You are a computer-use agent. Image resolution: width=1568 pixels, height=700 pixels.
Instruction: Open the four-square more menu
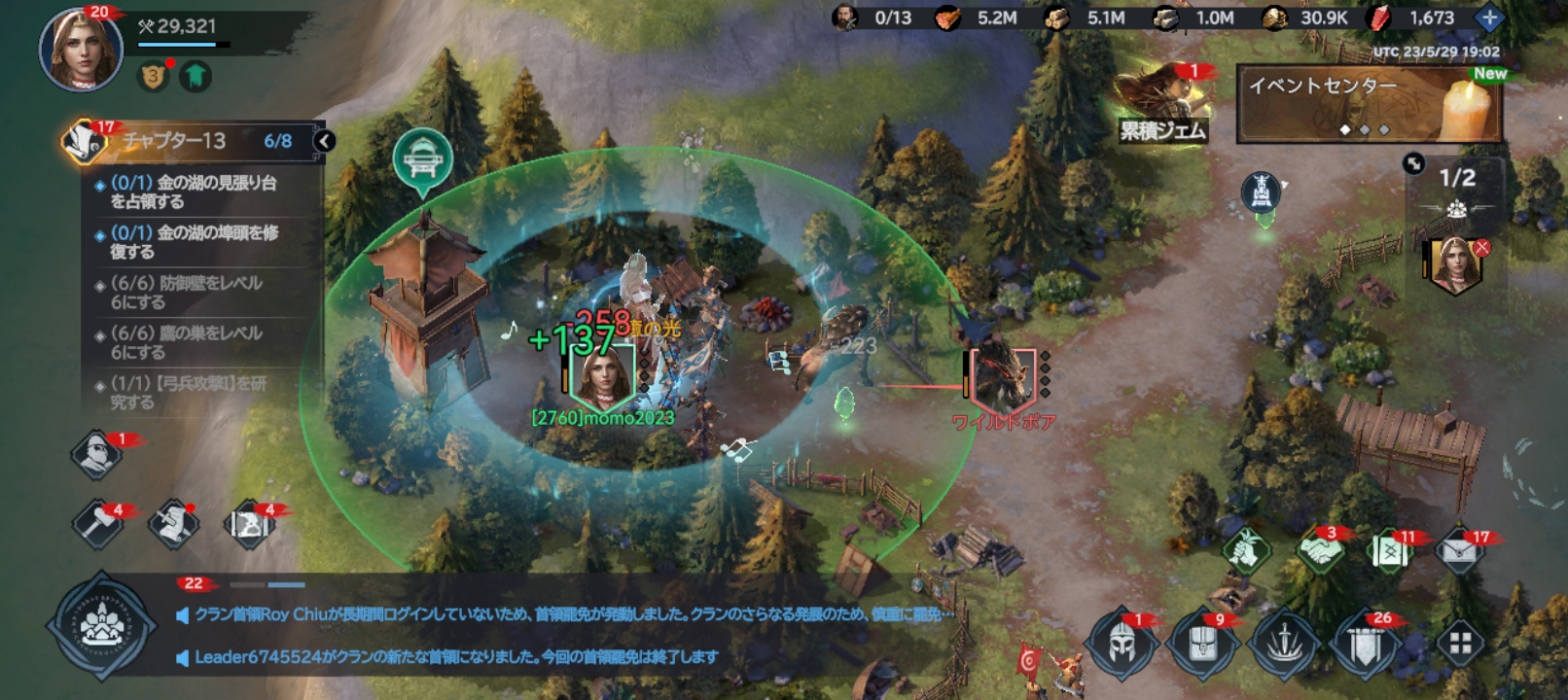1460,643
